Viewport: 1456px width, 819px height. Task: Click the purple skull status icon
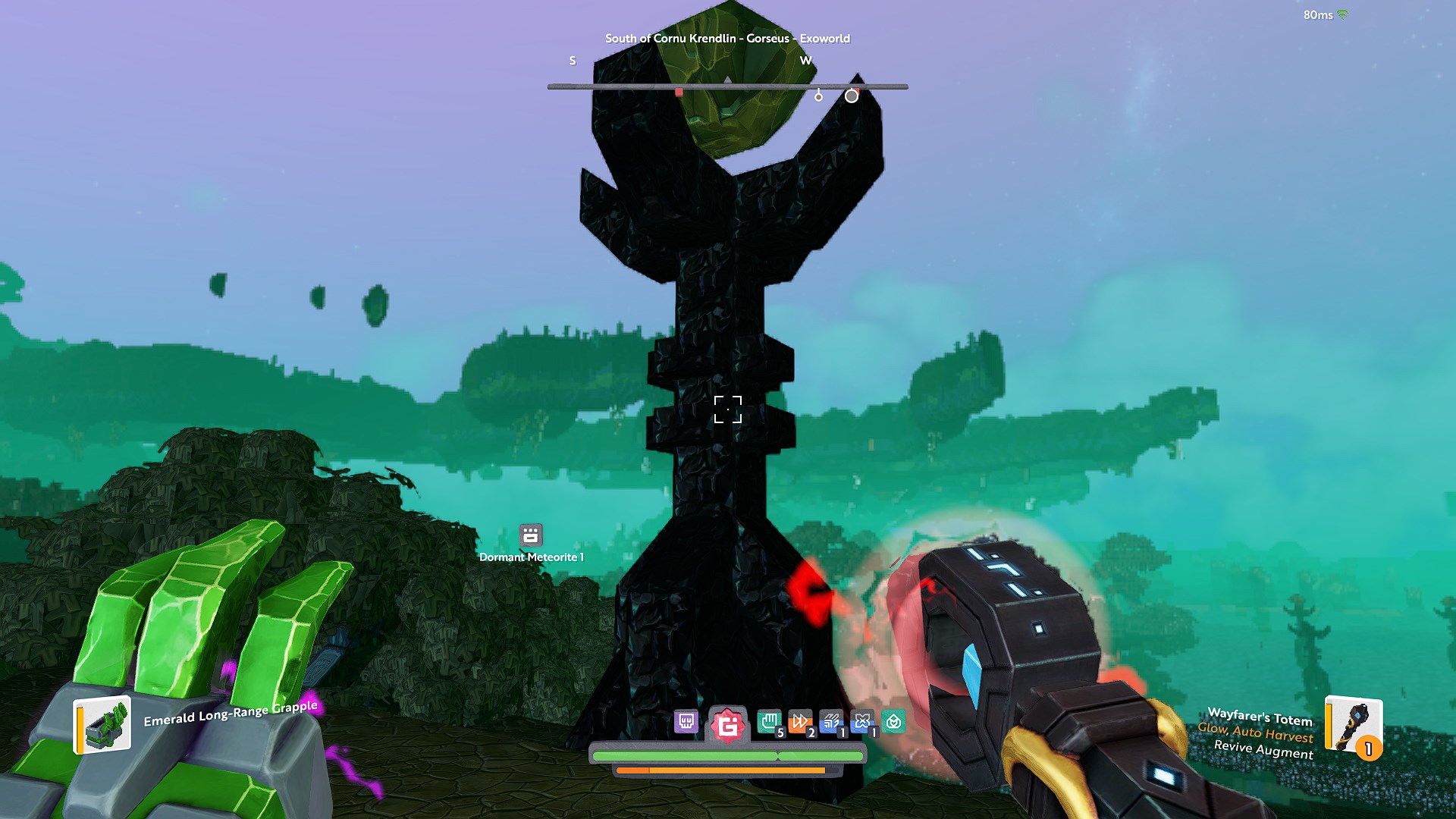point(686,721)
